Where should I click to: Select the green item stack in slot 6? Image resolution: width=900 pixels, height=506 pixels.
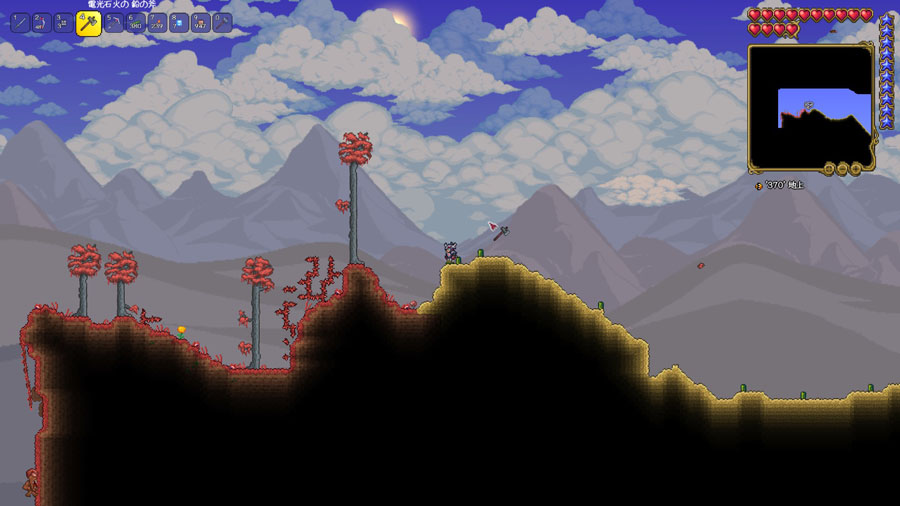[x=136, y=22]
